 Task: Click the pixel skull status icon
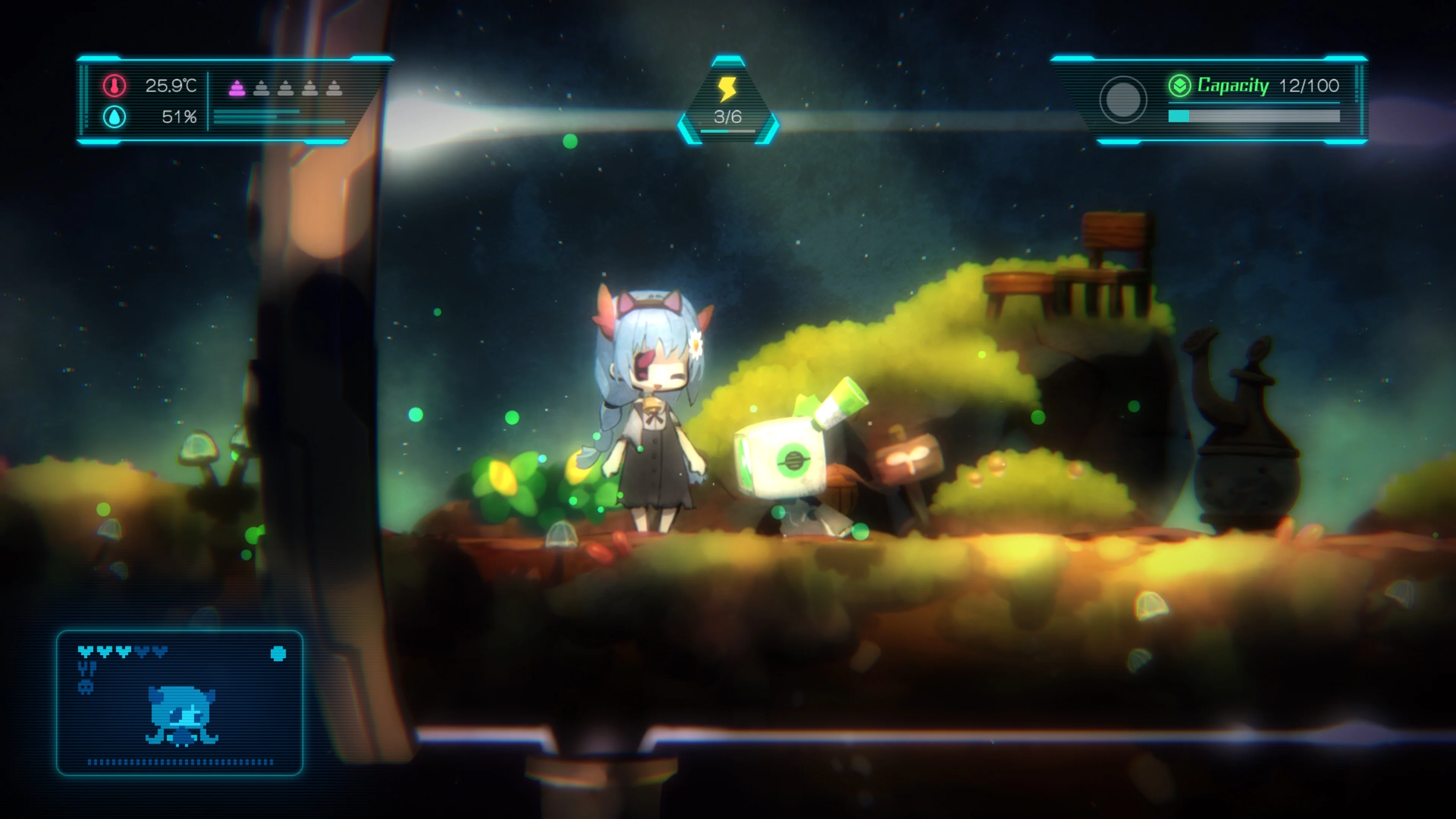pos(85,689)
